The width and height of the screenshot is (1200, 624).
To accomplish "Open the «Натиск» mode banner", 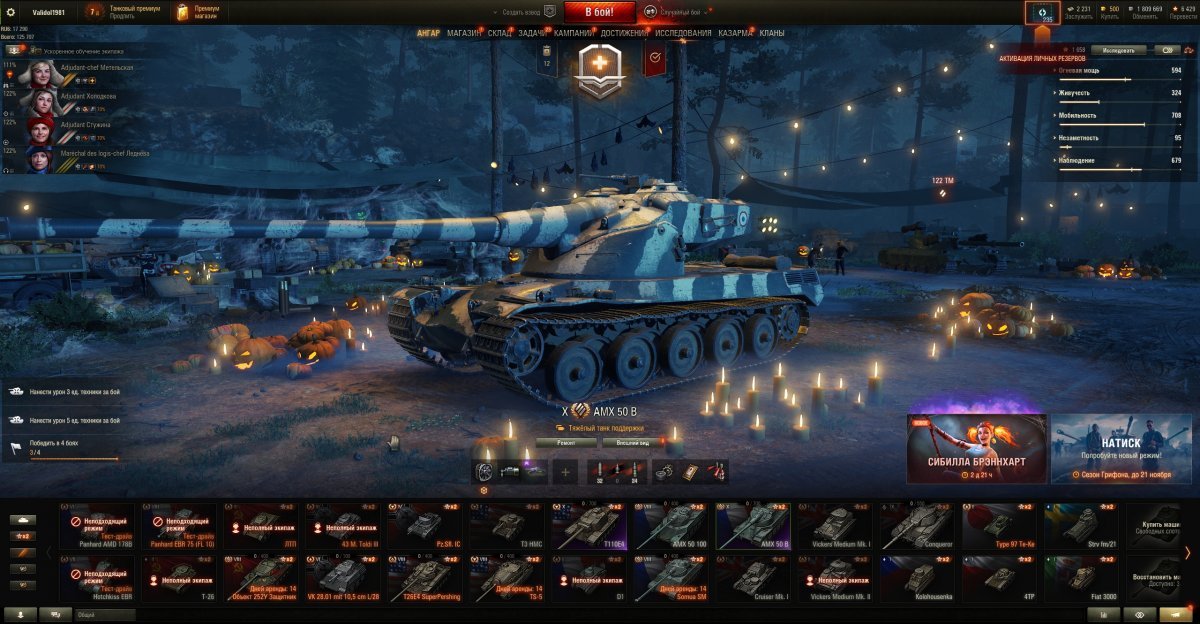I will [1120, 448].
